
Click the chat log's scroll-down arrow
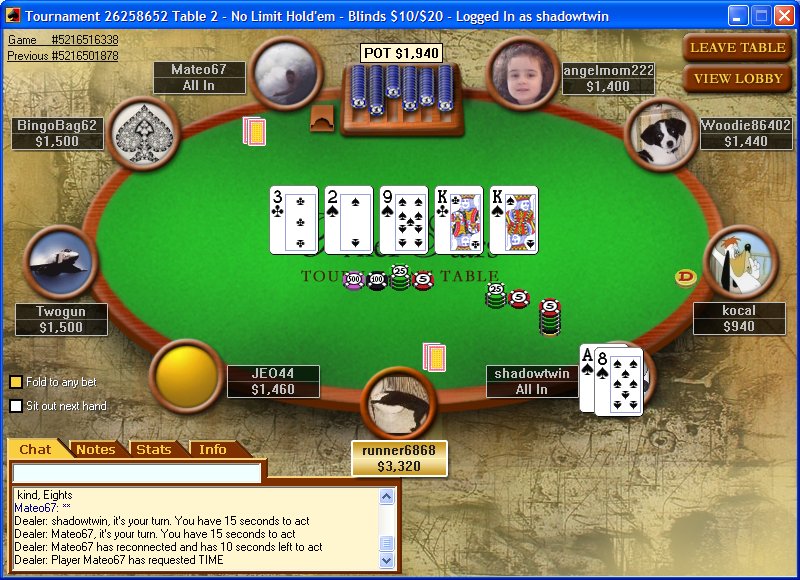click(387, 561)
